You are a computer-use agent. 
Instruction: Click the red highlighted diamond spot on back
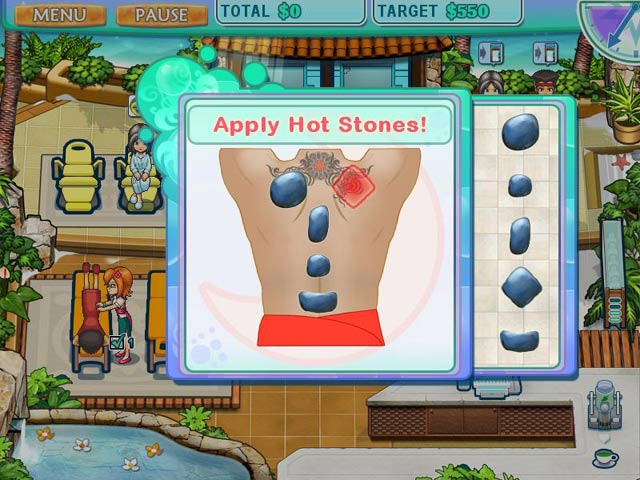point(351,182)
